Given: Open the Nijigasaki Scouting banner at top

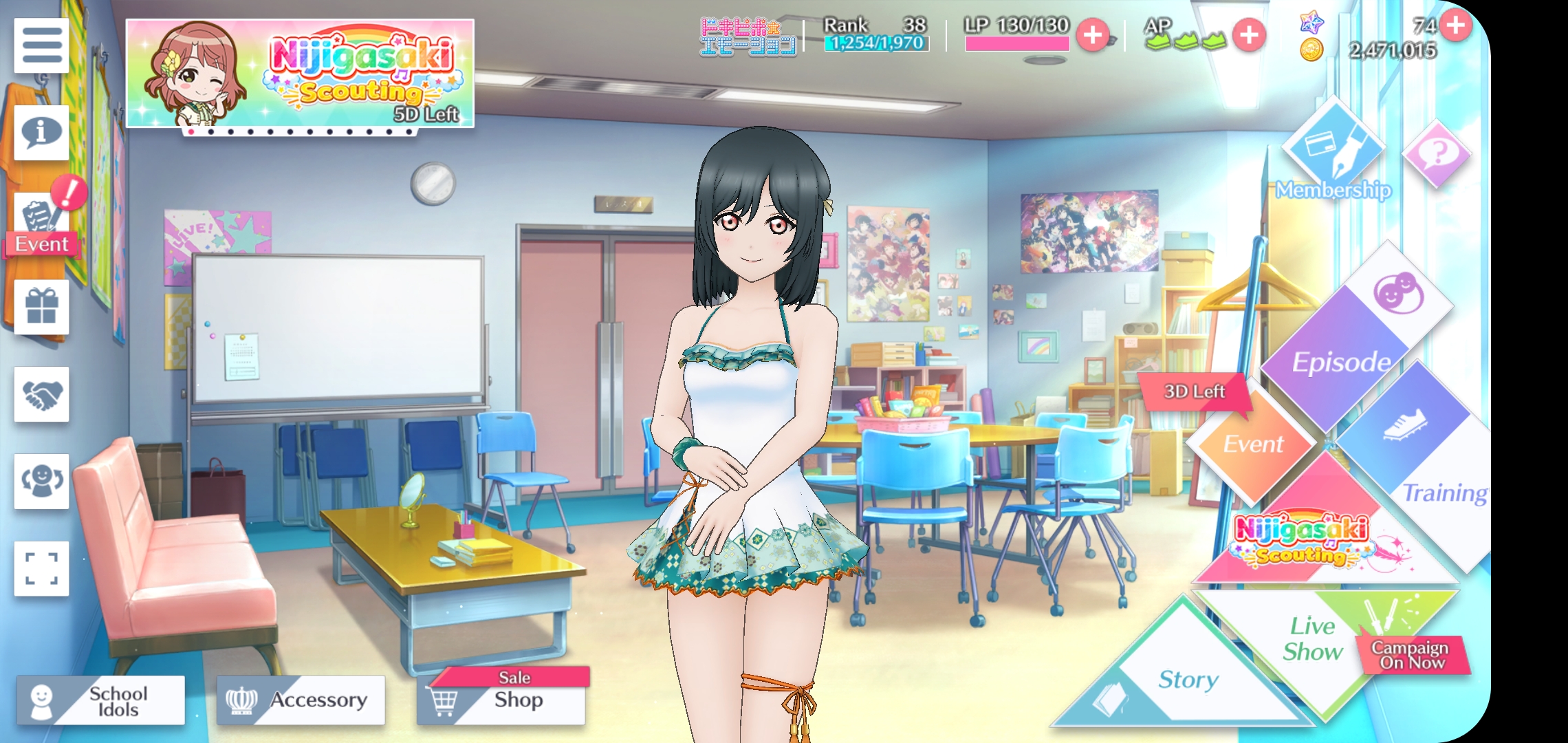Looking at the screenshot, I should [300, 74].
